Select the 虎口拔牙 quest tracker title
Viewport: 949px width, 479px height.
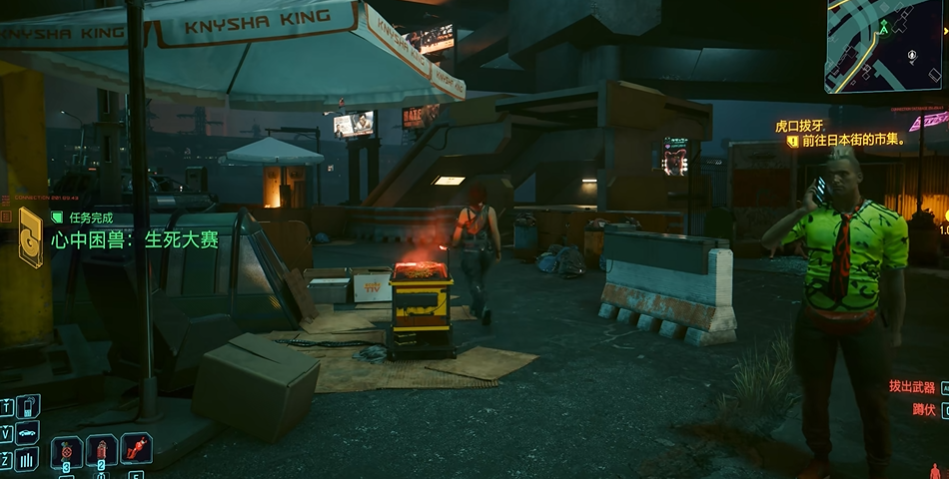pos(801,126)
